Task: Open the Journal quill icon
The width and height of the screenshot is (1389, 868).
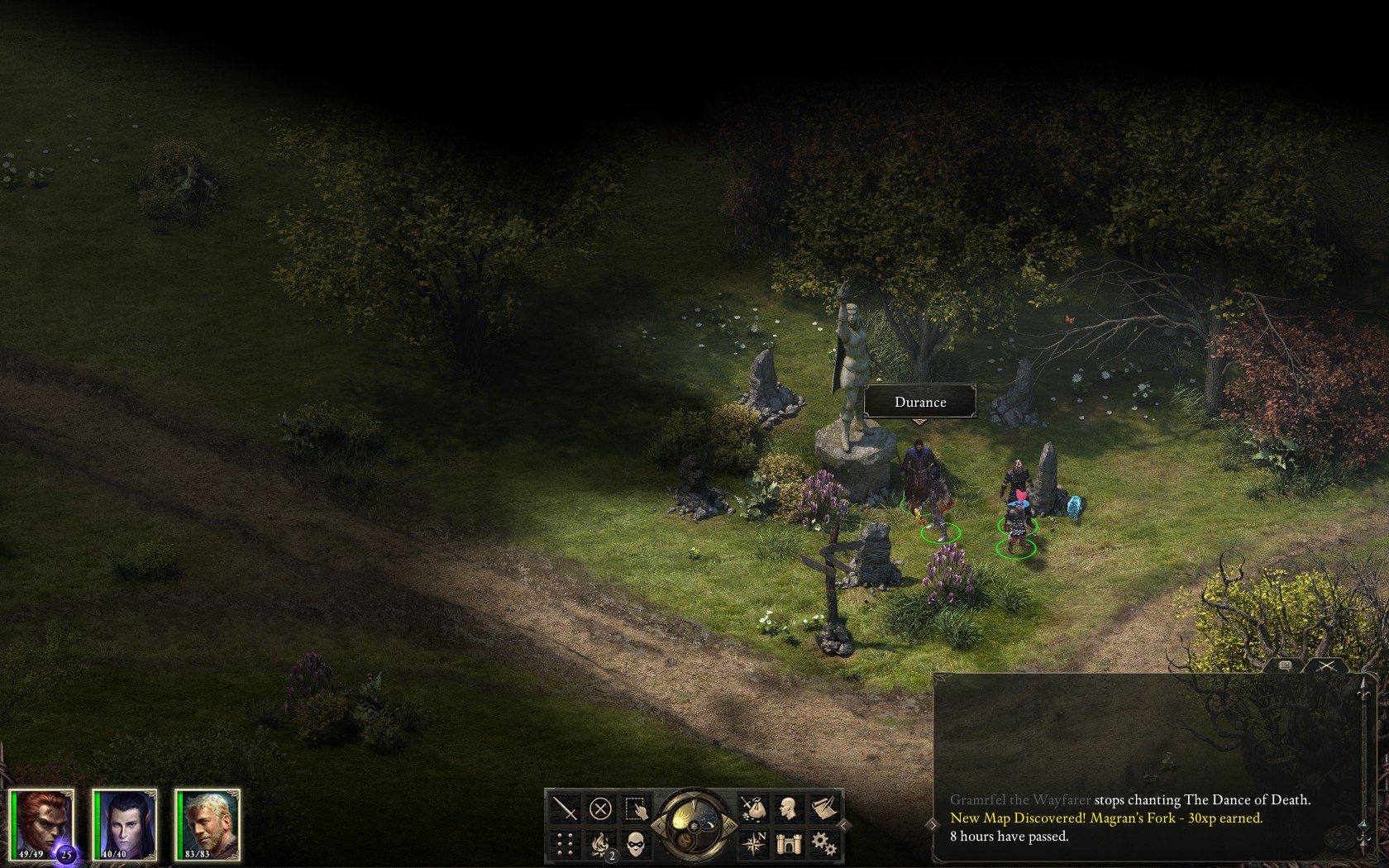Action: [823, 807]
